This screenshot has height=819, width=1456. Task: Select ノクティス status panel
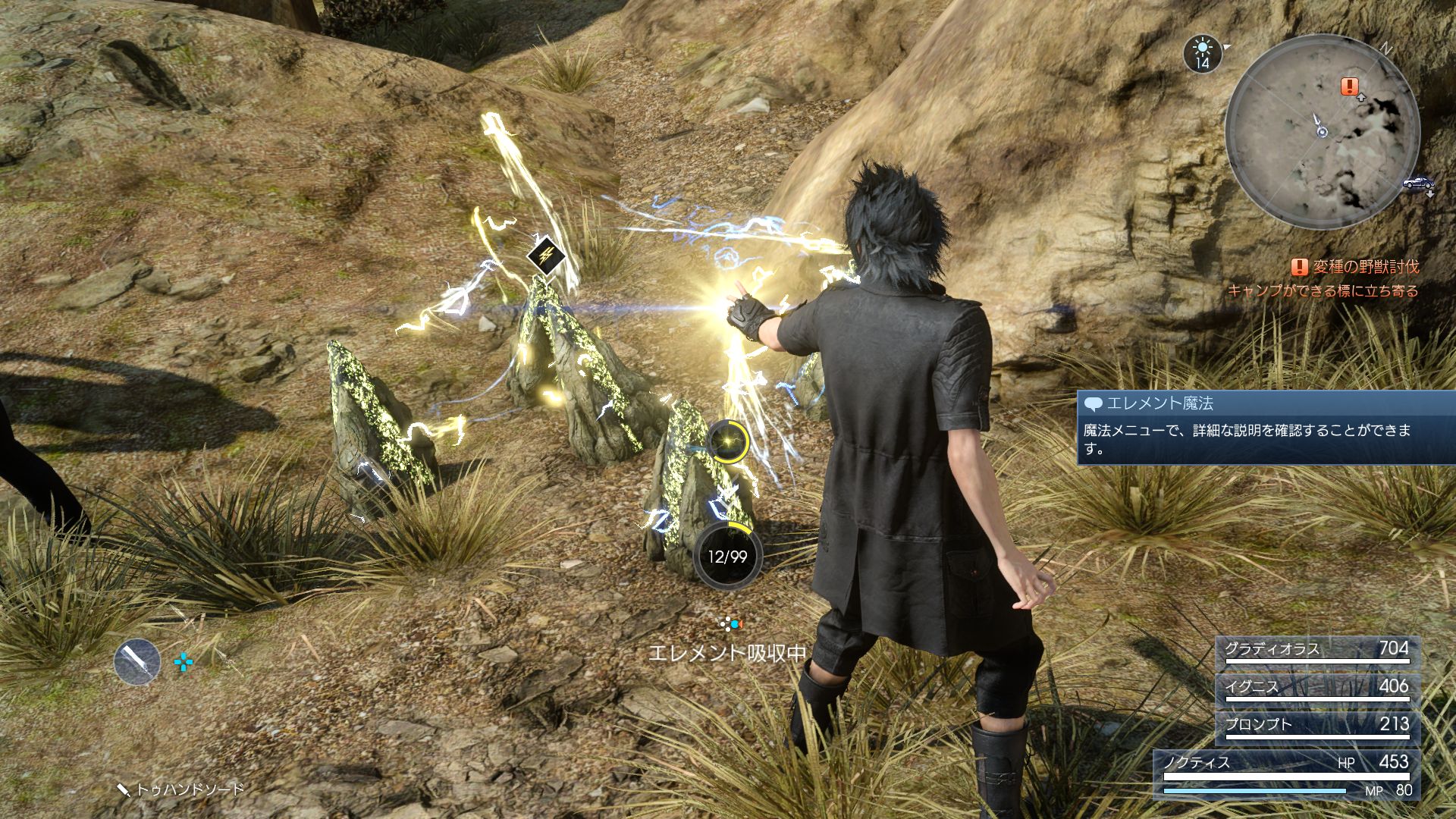click(1287, 773)
